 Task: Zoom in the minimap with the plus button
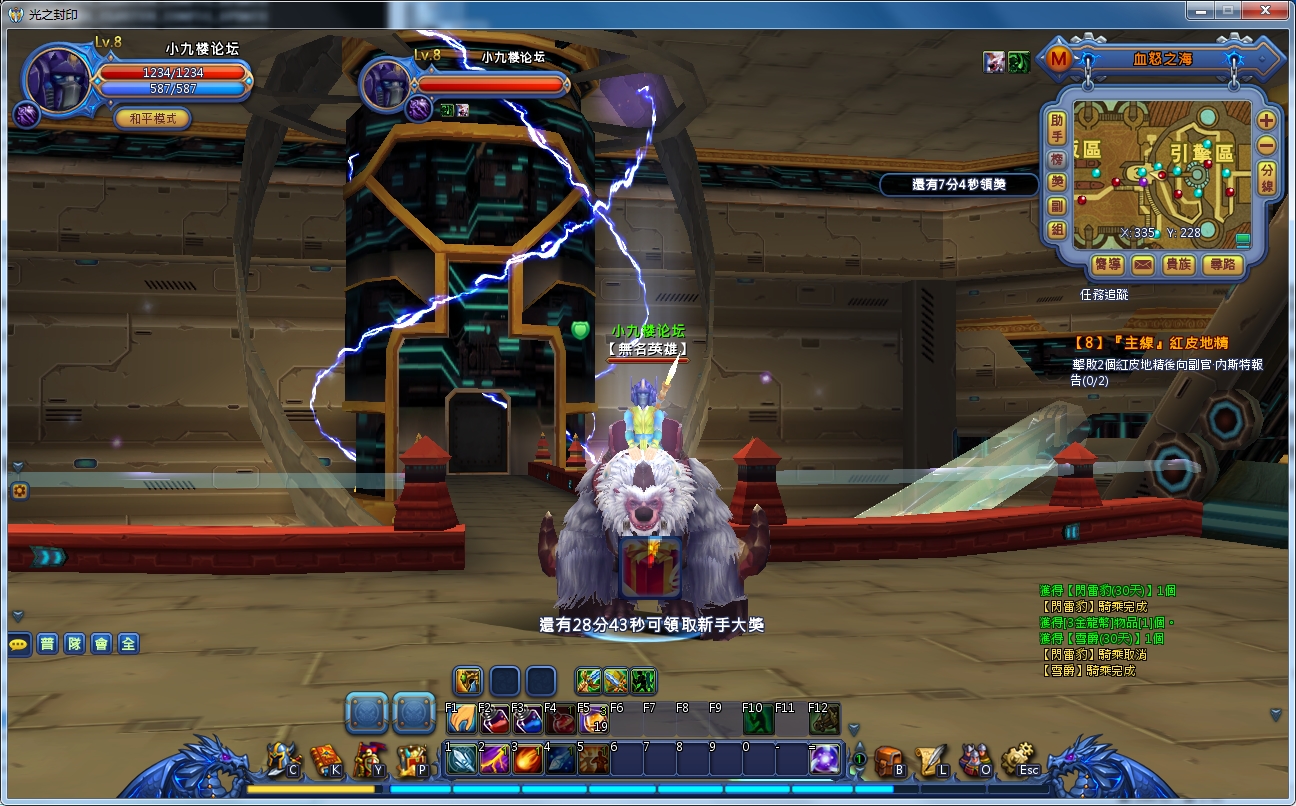pyautogui.click(x=1266, y=120)
